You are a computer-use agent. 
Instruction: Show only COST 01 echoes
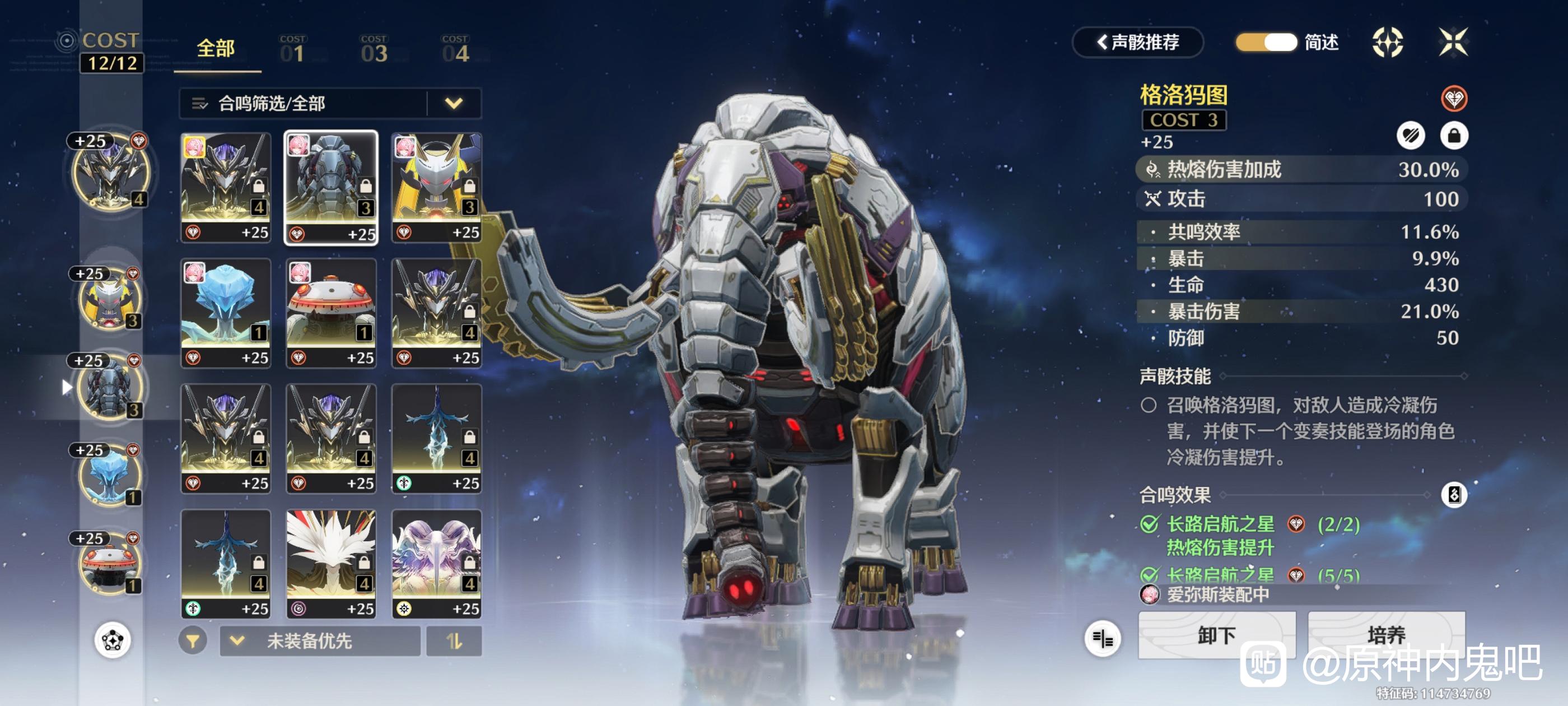point(293,49)
